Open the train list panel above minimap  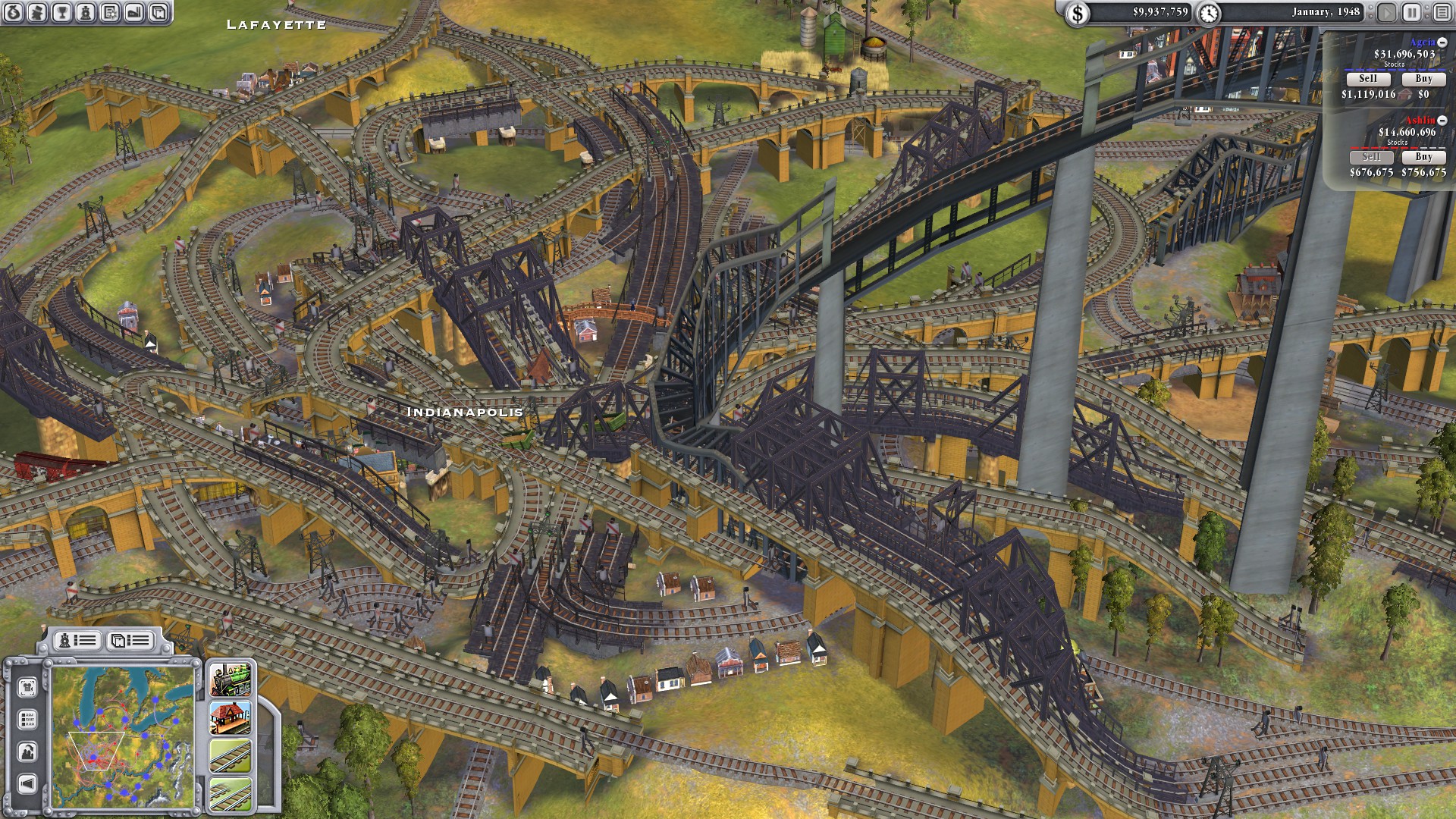coord(78,640)
